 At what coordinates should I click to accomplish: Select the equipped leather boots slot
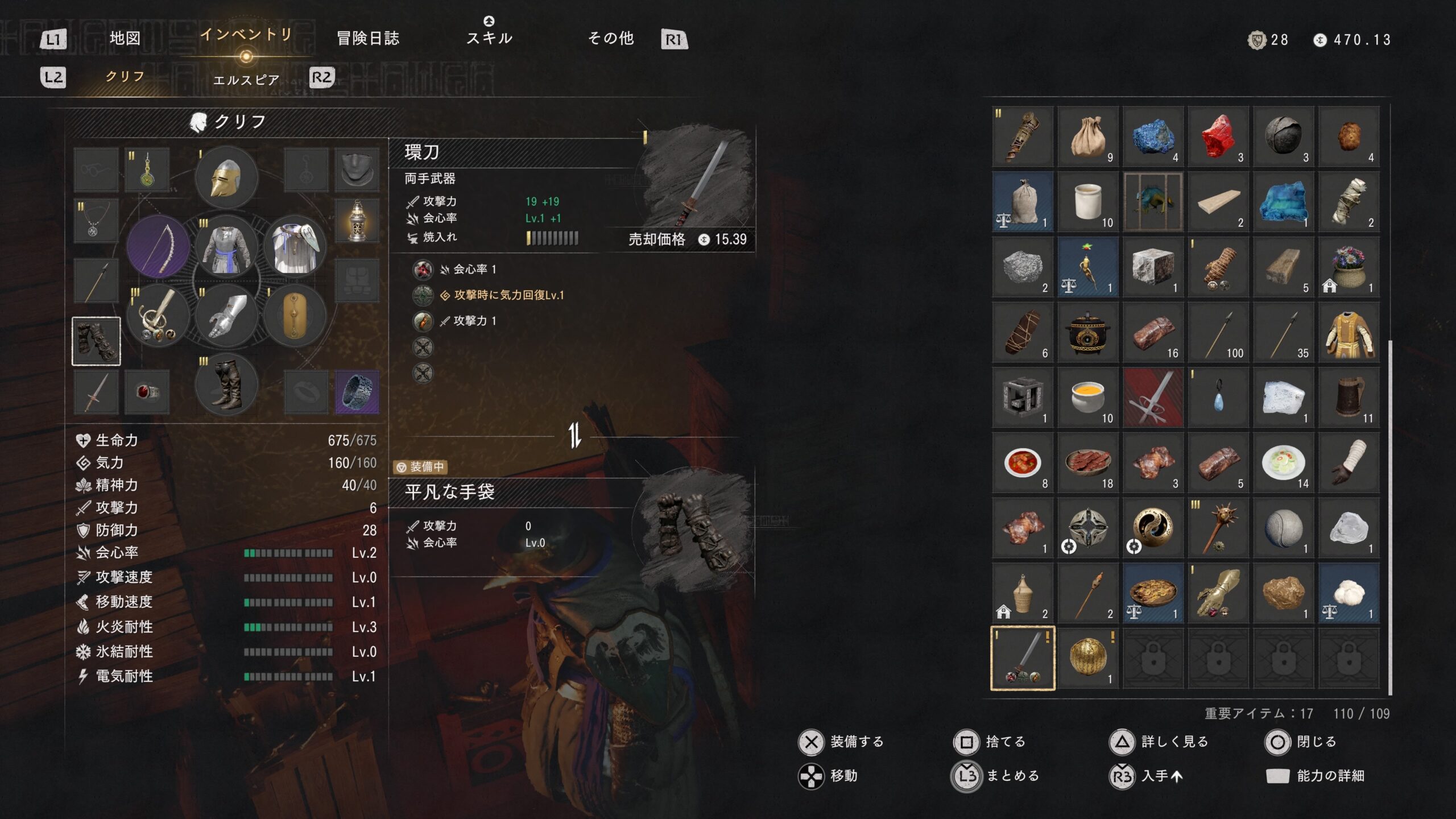point(226,384)
